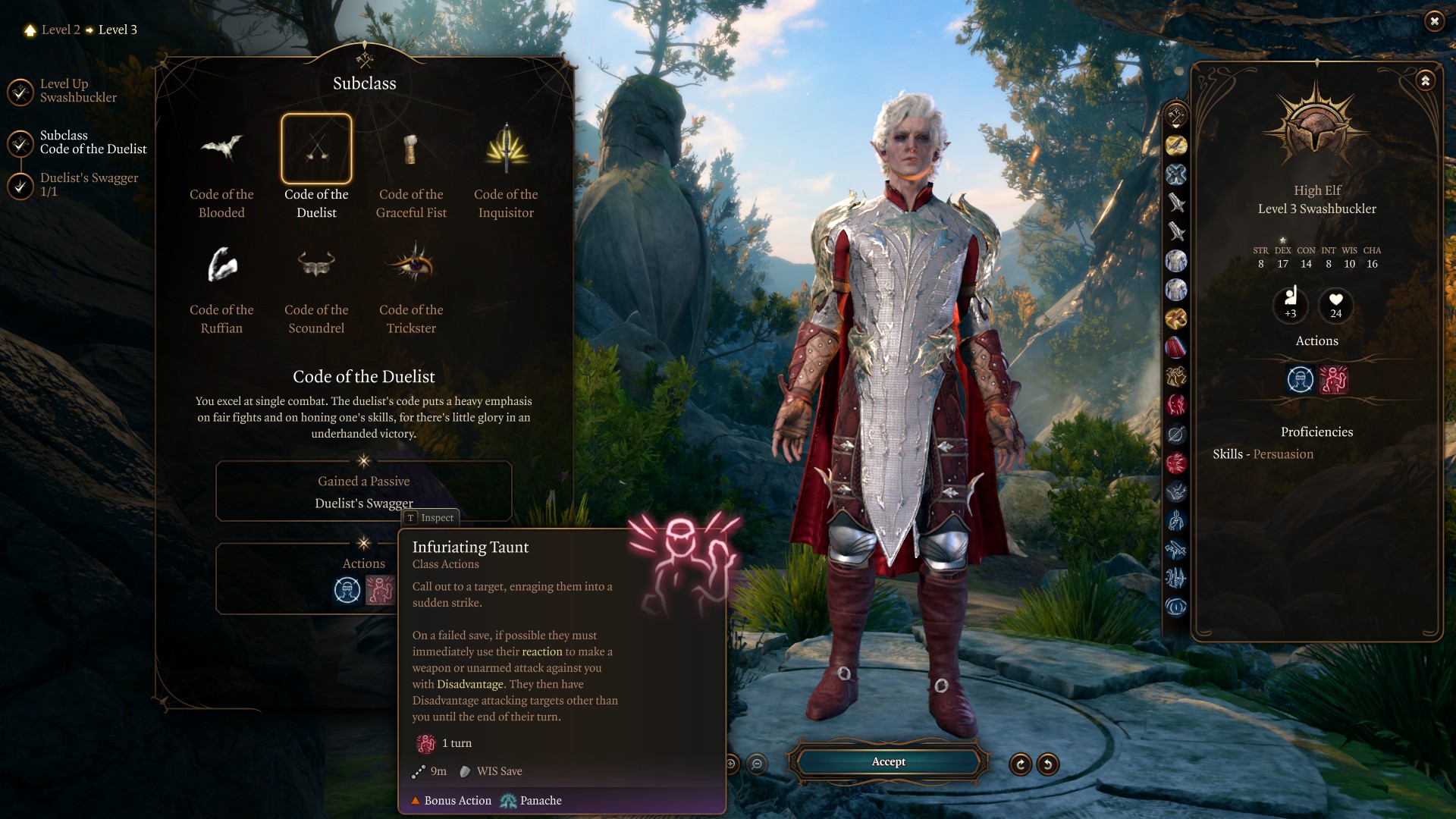
Task: Collapse the character summary panel
Action: pos(1426,80)
